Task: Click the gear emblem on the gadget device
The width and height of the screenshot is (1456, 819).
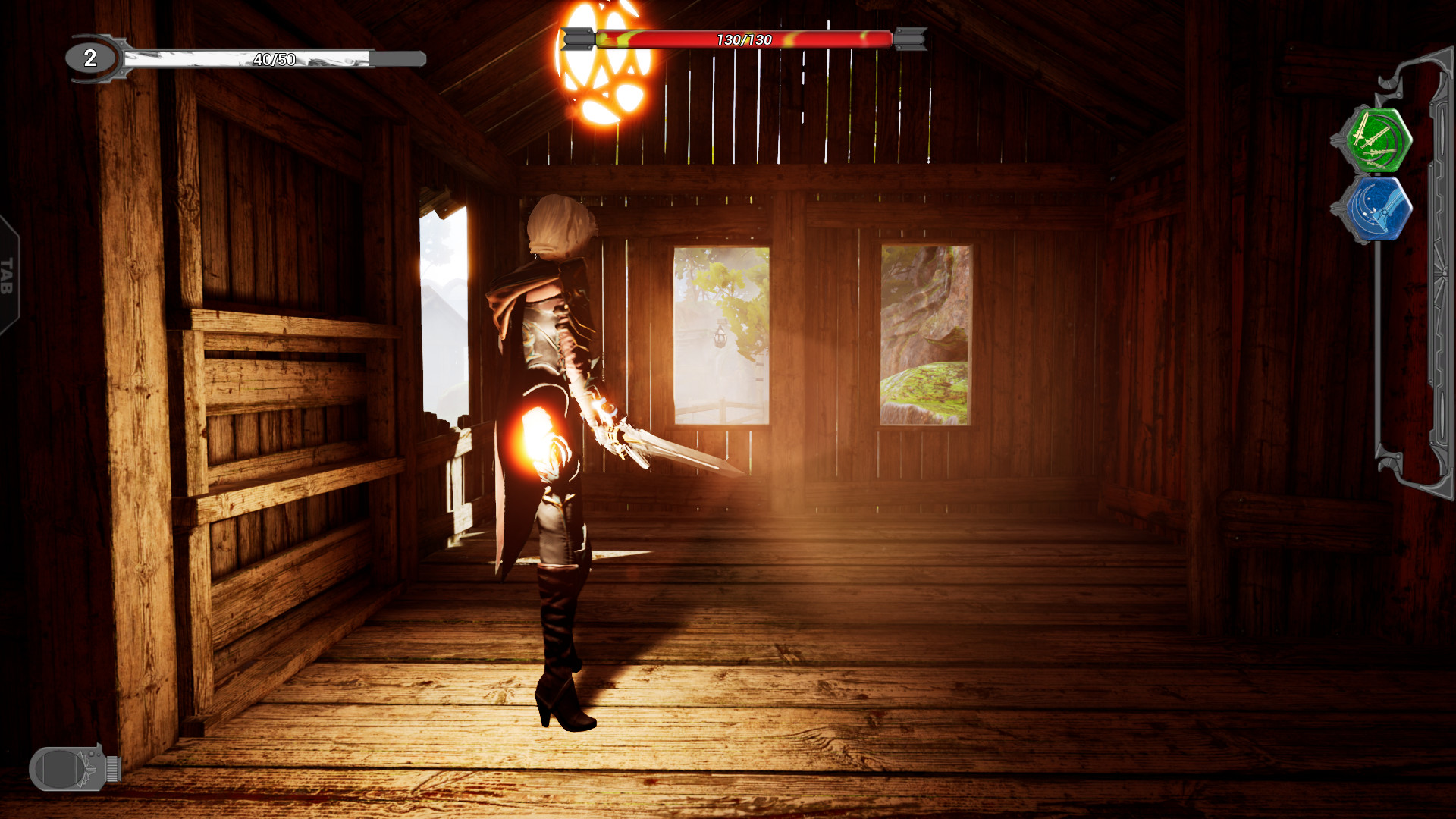Action: [88, 769]
